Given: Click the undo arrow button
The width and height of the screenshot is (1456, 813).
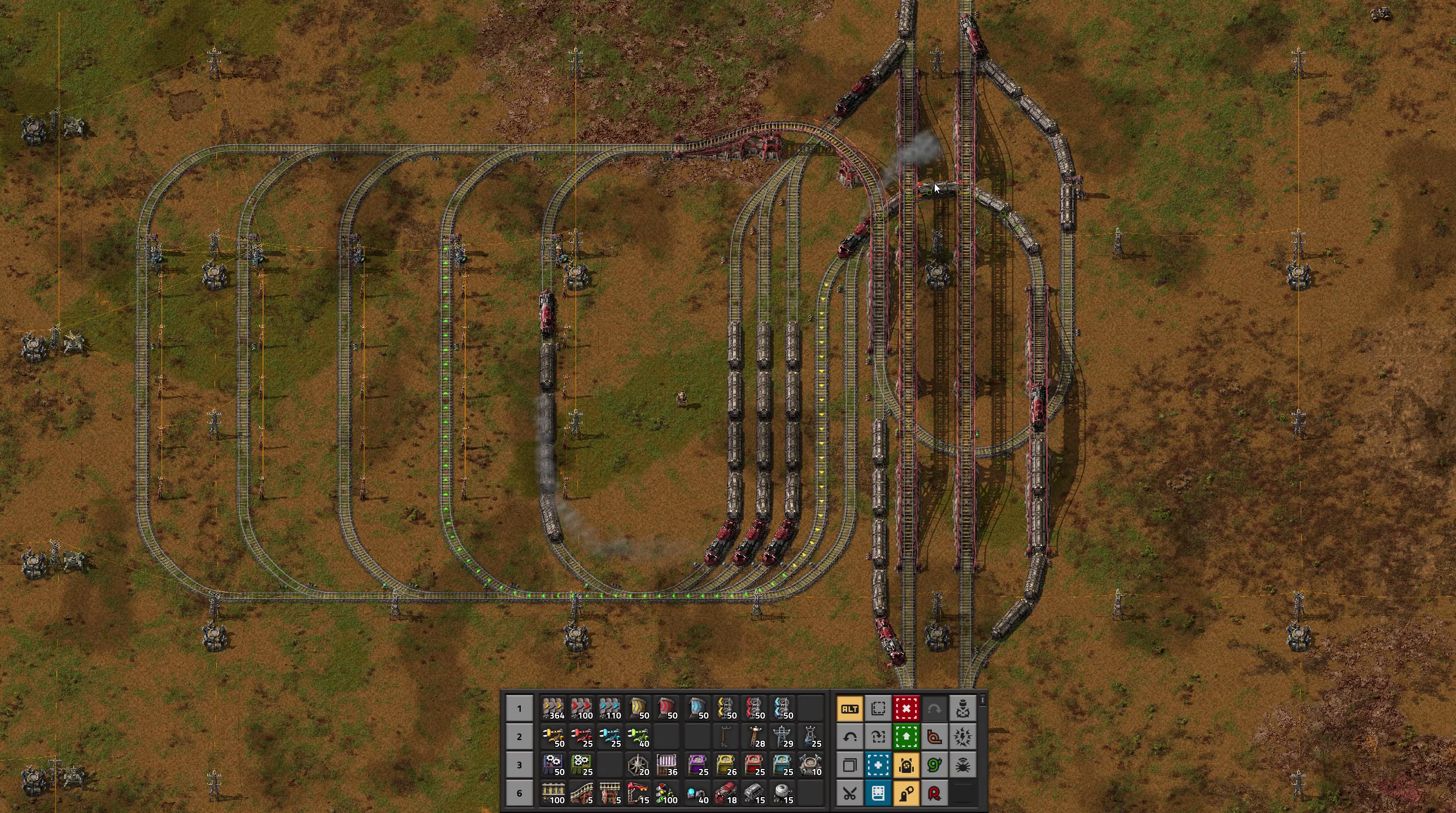Looking at the screenshot, I should click(849, 737).
